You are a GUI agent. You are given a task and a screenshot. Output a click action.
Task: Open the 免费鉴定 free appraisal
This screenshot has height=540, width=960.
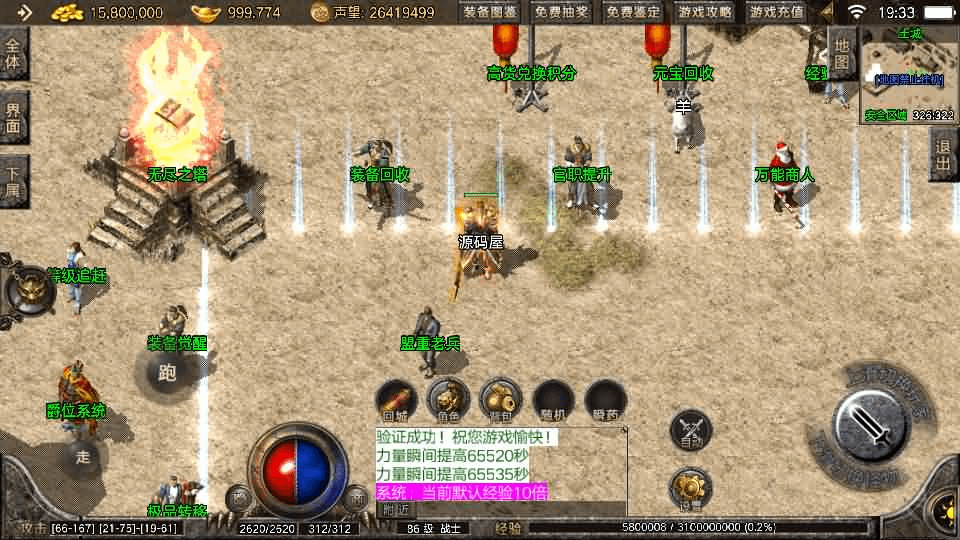[634, 12]
